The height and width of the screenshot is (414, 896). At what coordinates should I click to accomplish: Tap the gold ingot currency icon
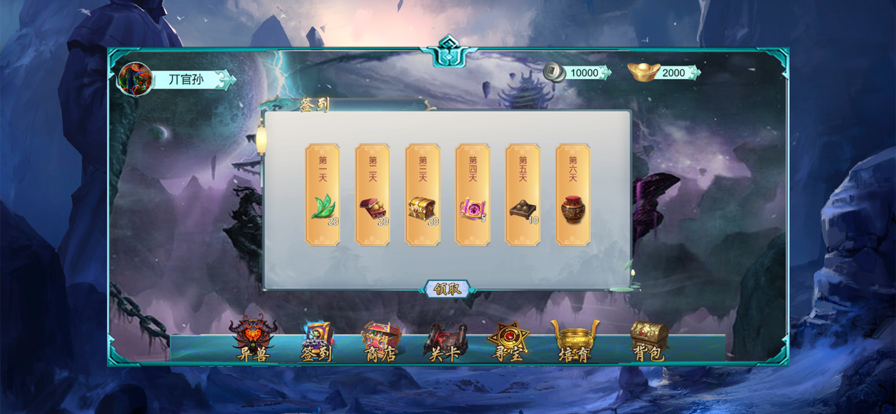[x=642, y=72]
